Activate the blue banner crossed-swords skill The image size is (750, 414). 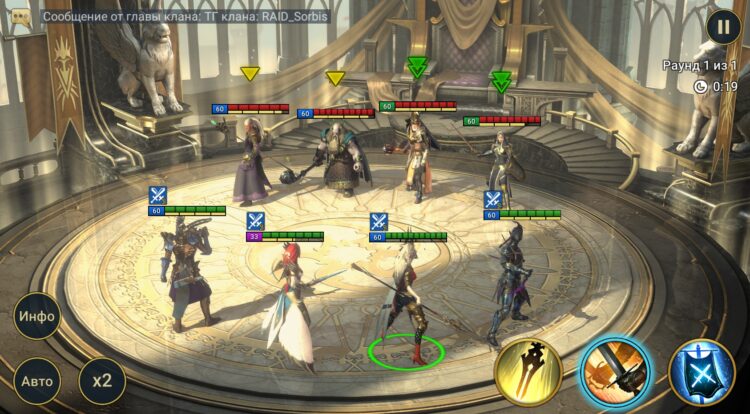[x=701, y=372]
